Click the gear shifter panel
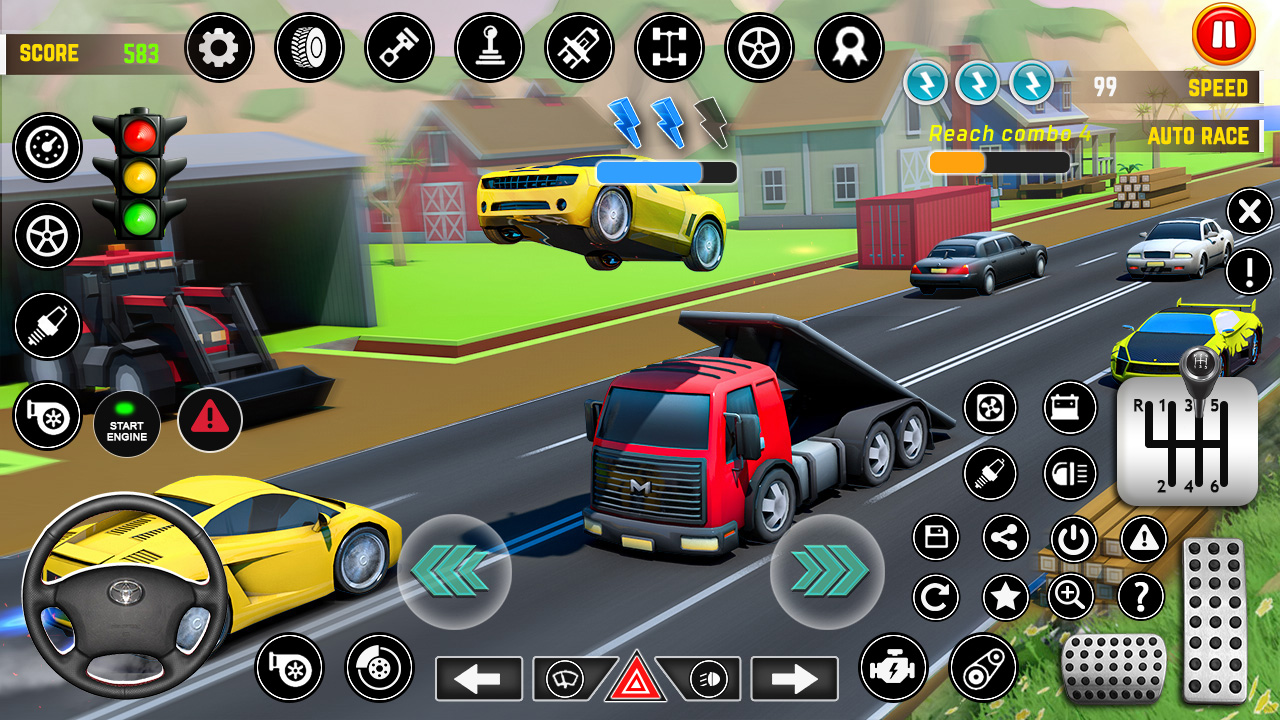The height and width of the screenshot is (720, 1280). click(1187, 439)
